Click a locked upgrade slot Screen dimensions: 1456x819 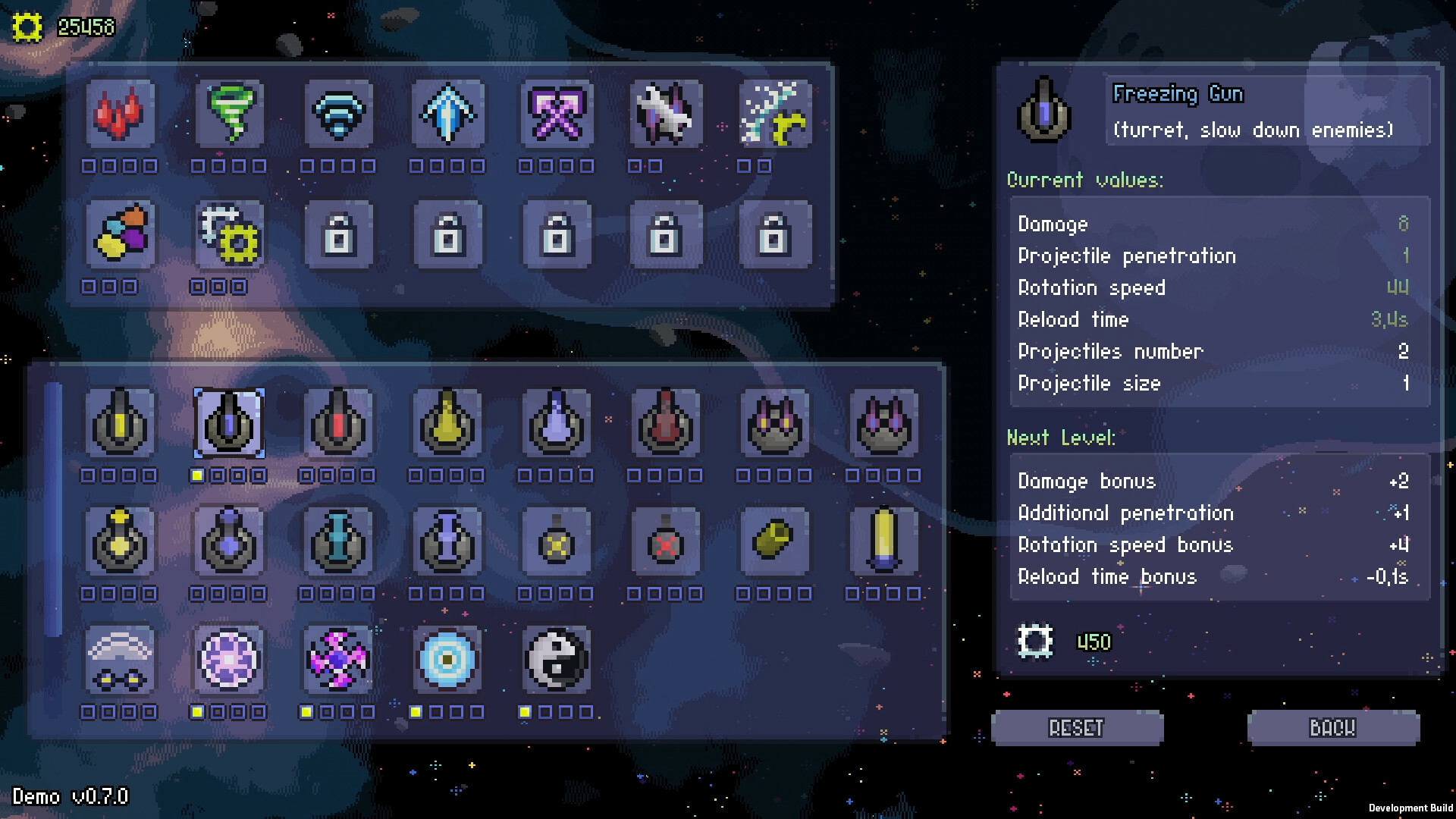coord(339,235)
